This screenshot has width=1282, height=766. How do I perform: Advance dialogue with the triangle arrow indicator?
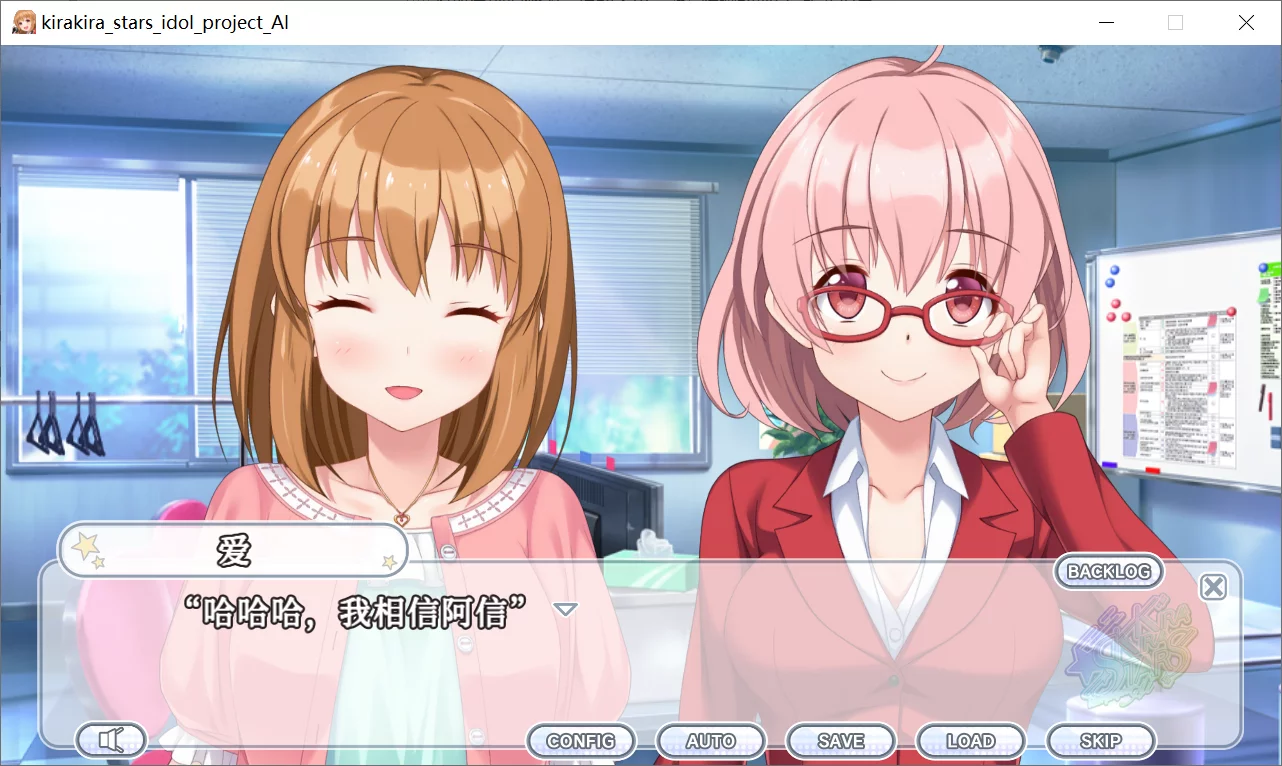coord(565,607)
